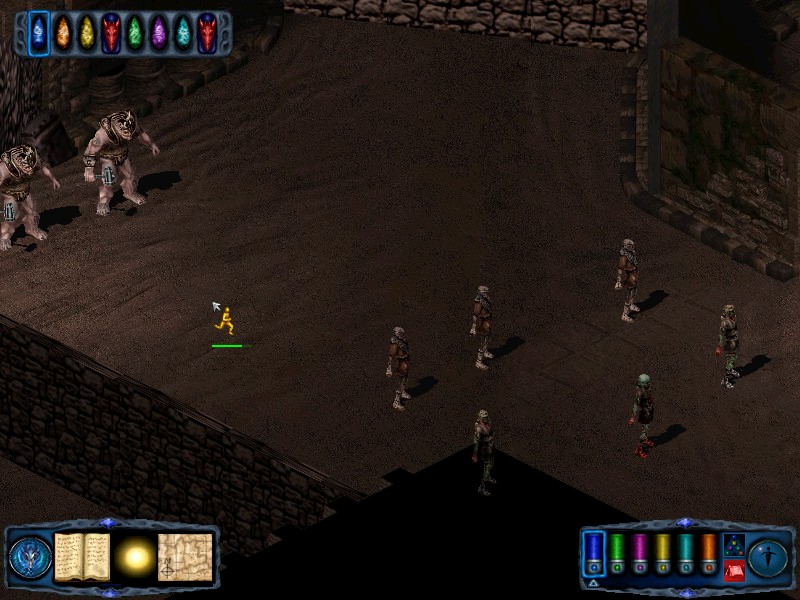Select the blue mana tube
This screenshot has height=600, width=800.
594,551
